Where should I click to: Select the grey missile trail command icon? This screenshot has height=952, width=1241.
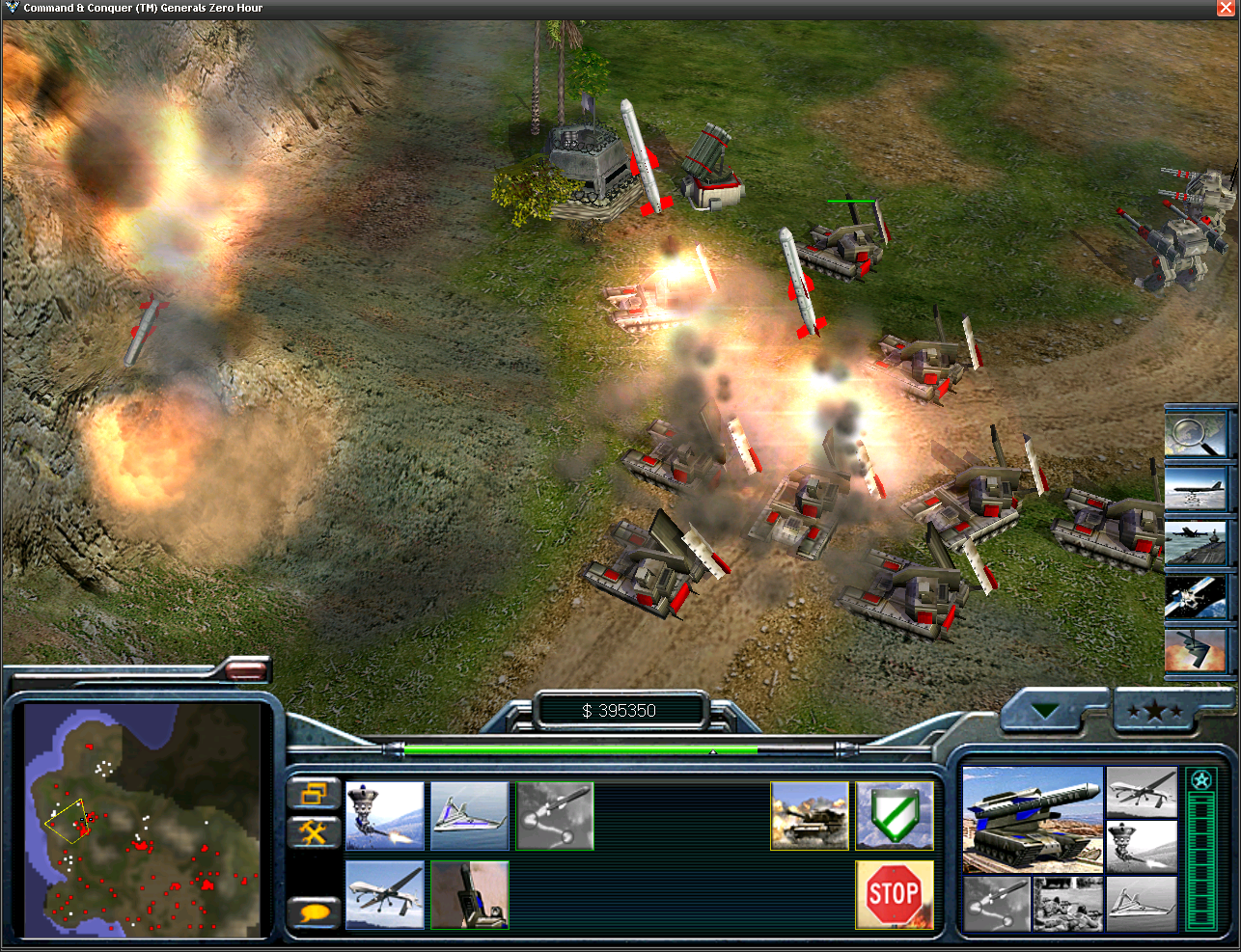coord(555,816)
